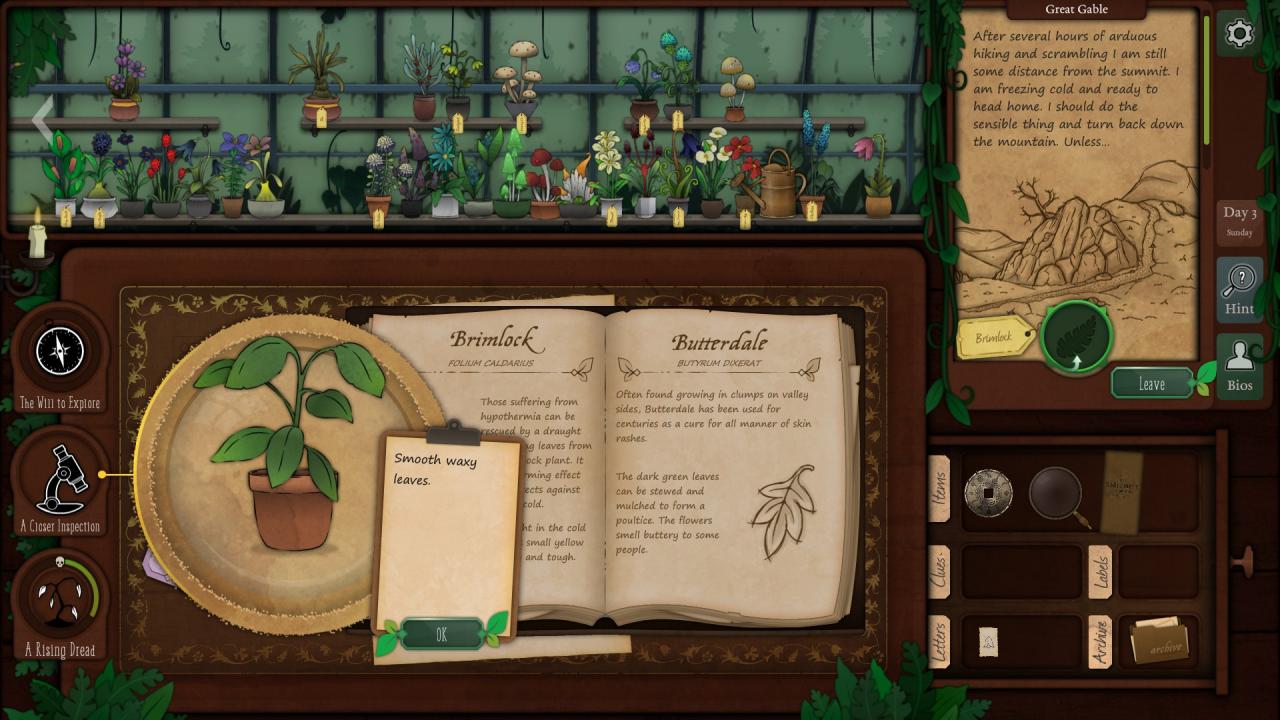Open the Labels drawer tab
The width and height of the screenshot is (1280, 720).
(1100, 571)
